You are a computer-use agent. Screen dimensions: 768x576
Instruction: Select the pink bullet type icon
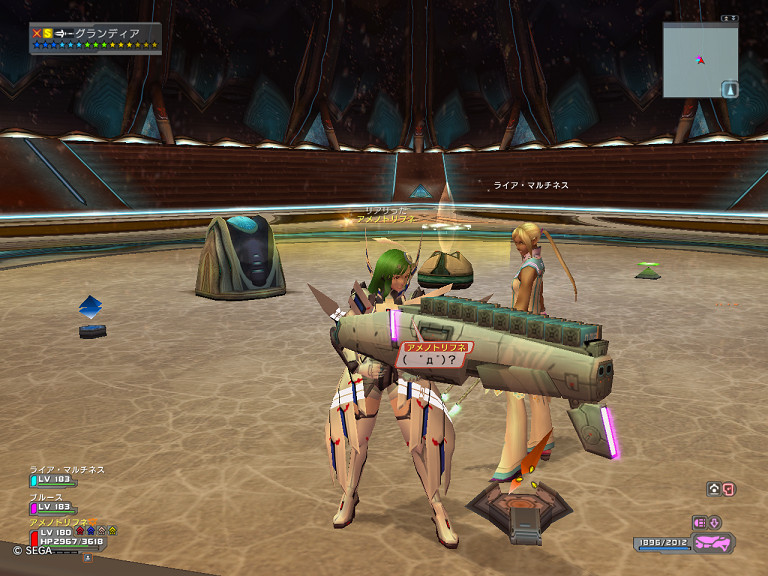pyautogui.click(x=699, y=522)
